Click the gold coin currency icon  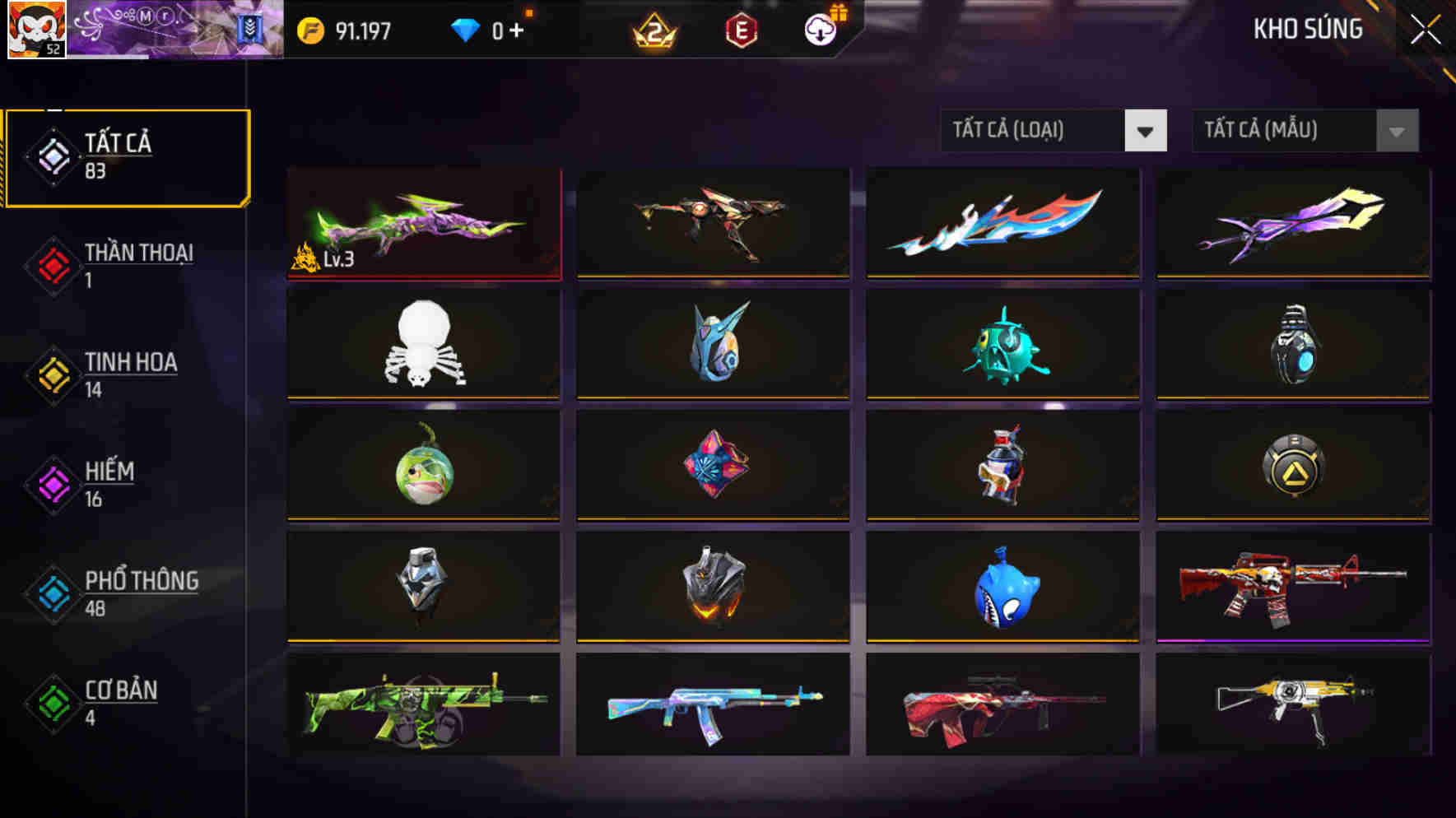313,30
